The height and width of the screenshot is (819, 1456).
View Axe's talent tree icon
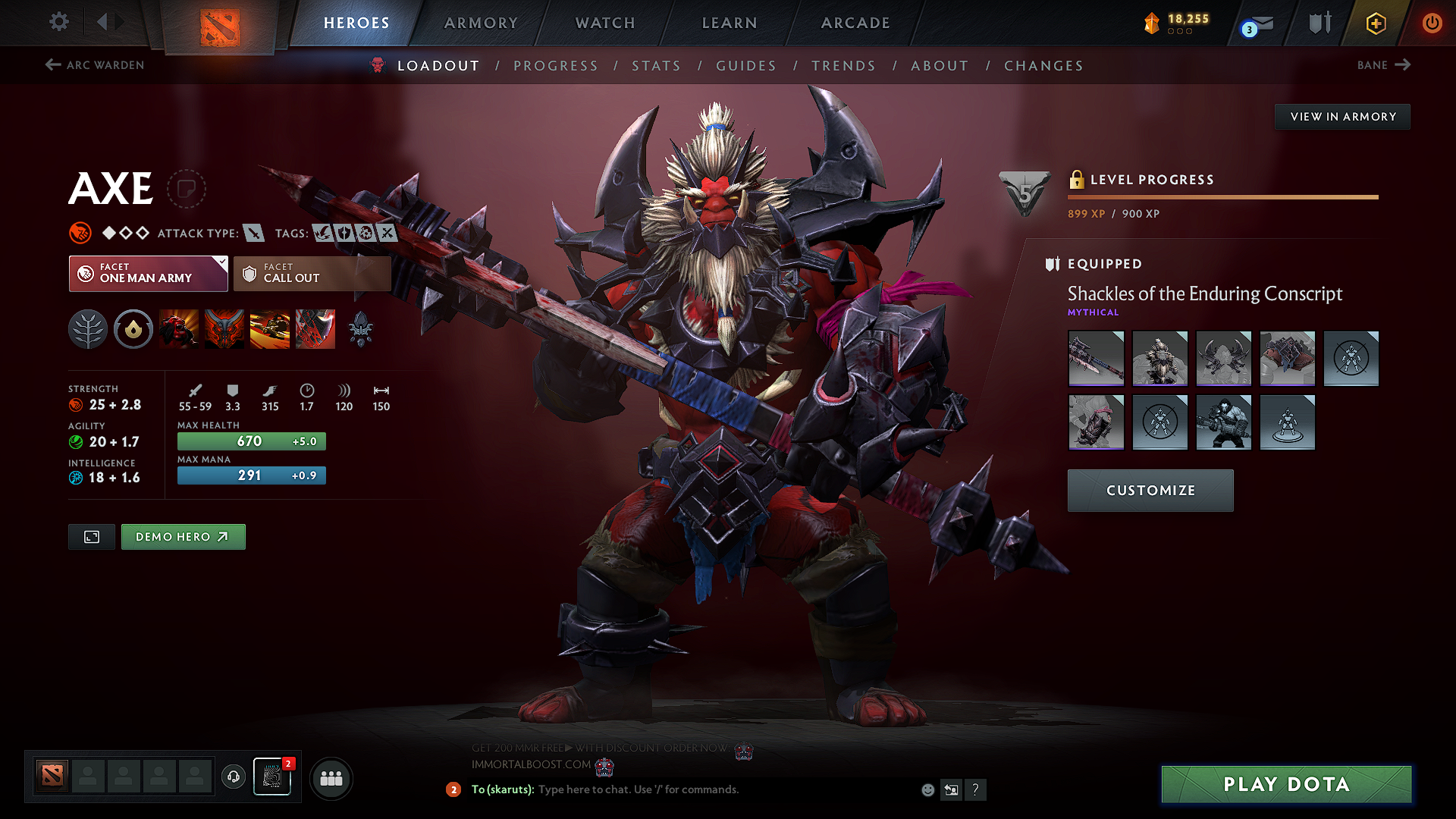(88, 328)
